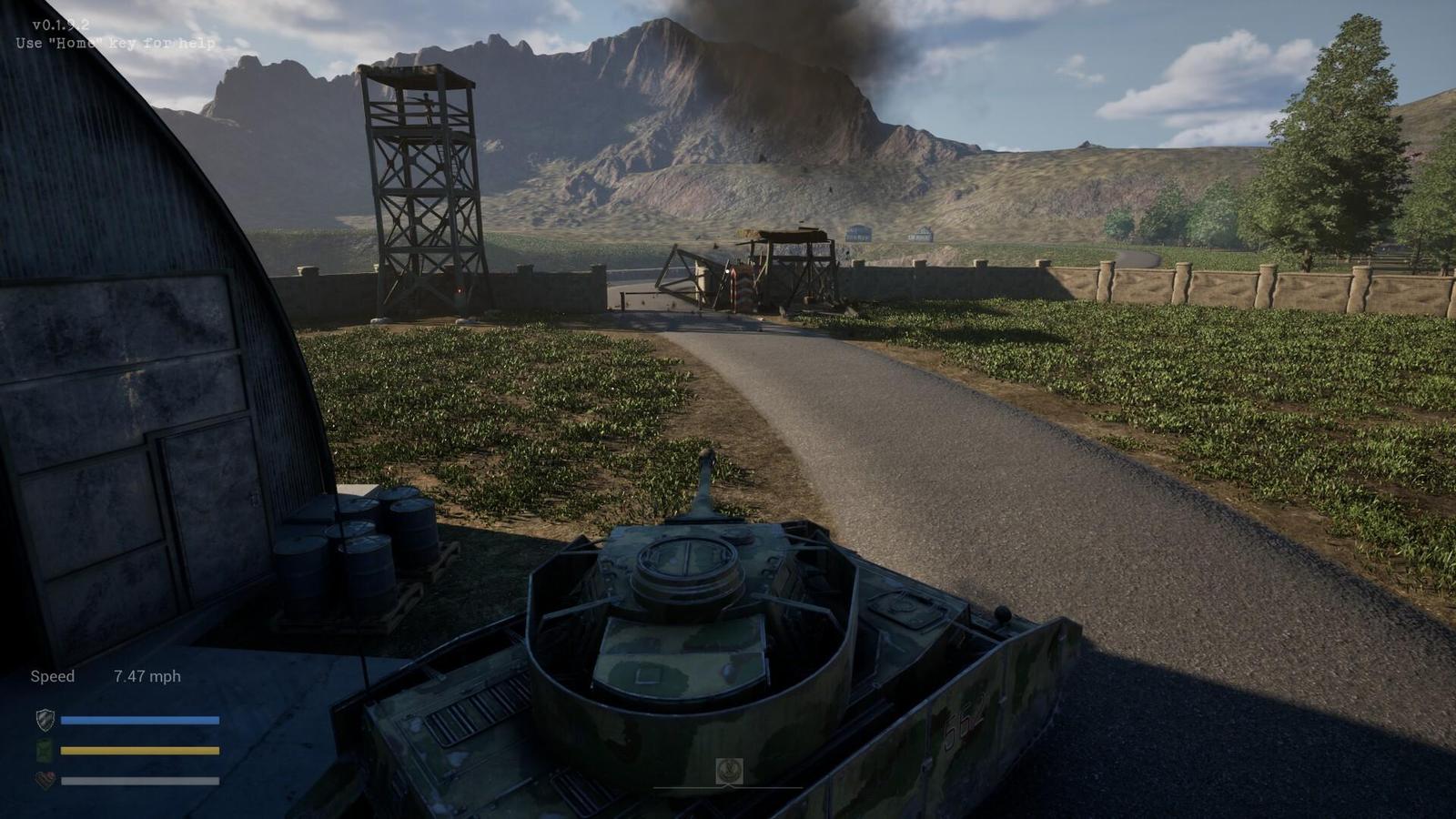
Task: Click the heart crew health icon
Action: (44, 778)
